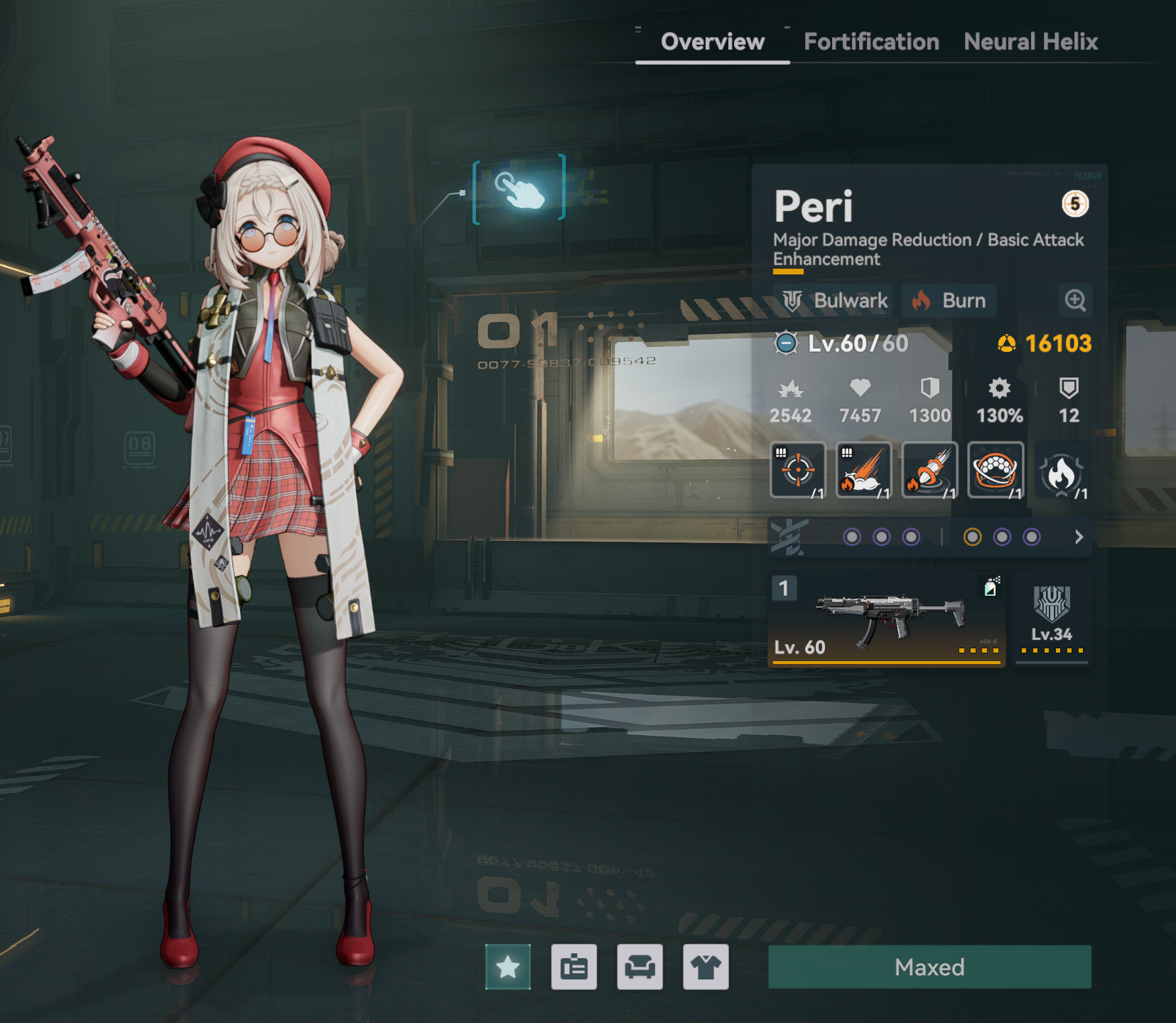This screenshot has width=1176, height=1023.
Task: Open the t-shirt outfit button
Action: (x=706, y=967)
